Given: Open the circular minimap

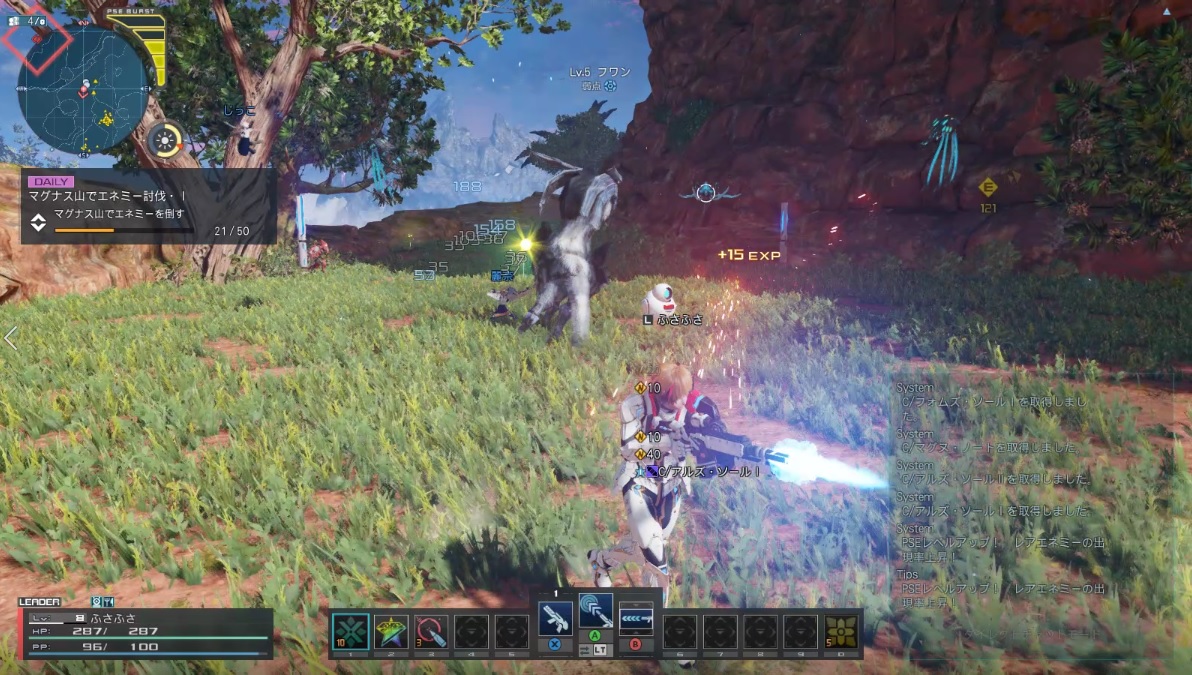Looking at the screenshot, I should pyautogui.click(x=82, y=89).
